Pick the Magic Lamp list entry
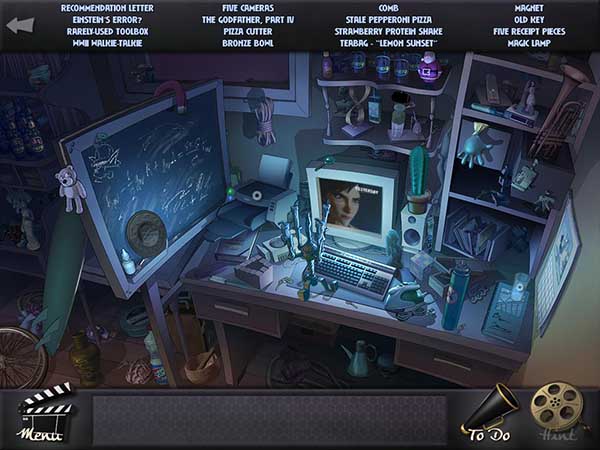 coord(529,43)
